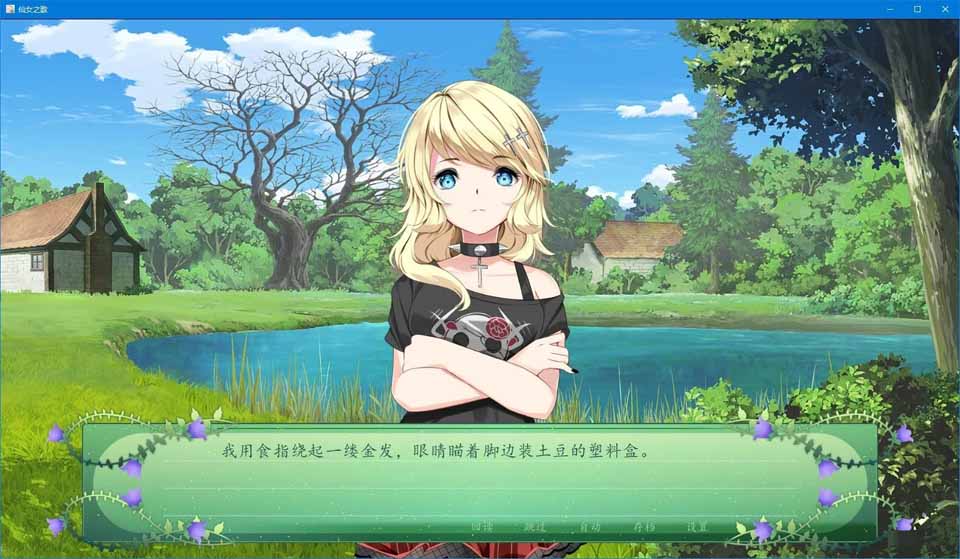Open the 回溯 (rollback) option
Screen dimensions: 960x559
pos(482,527)
